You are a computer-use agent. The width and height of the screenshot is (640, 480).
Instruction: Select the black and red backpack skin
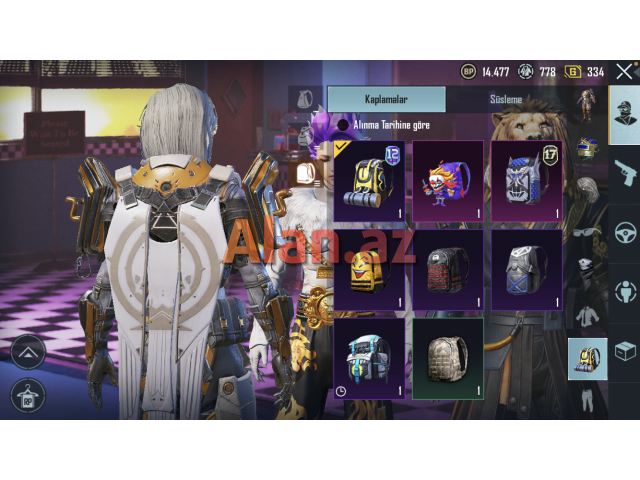(447, 268)
